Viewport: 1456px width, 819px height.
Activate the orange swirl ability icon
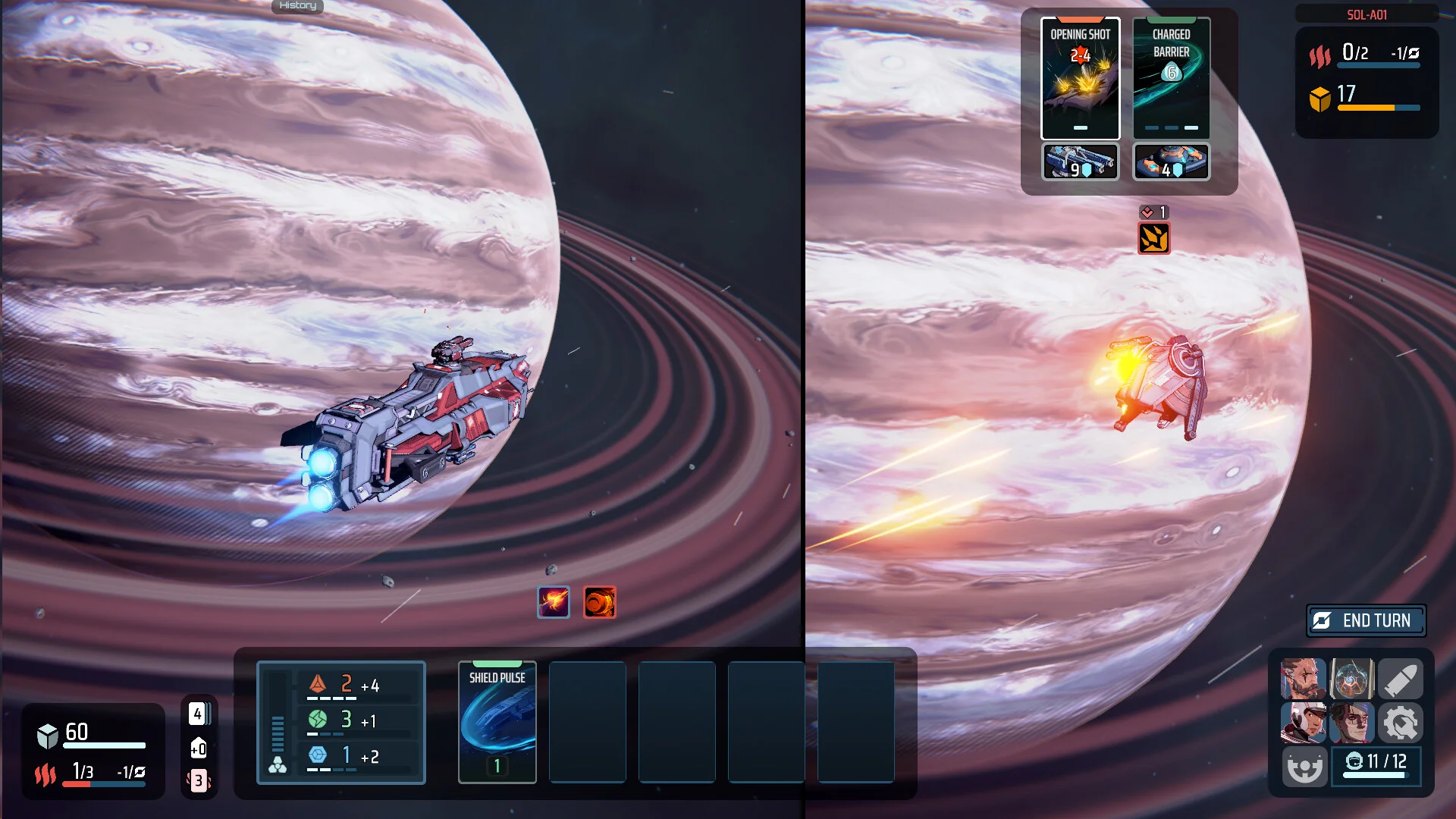(x=599, y=602)
